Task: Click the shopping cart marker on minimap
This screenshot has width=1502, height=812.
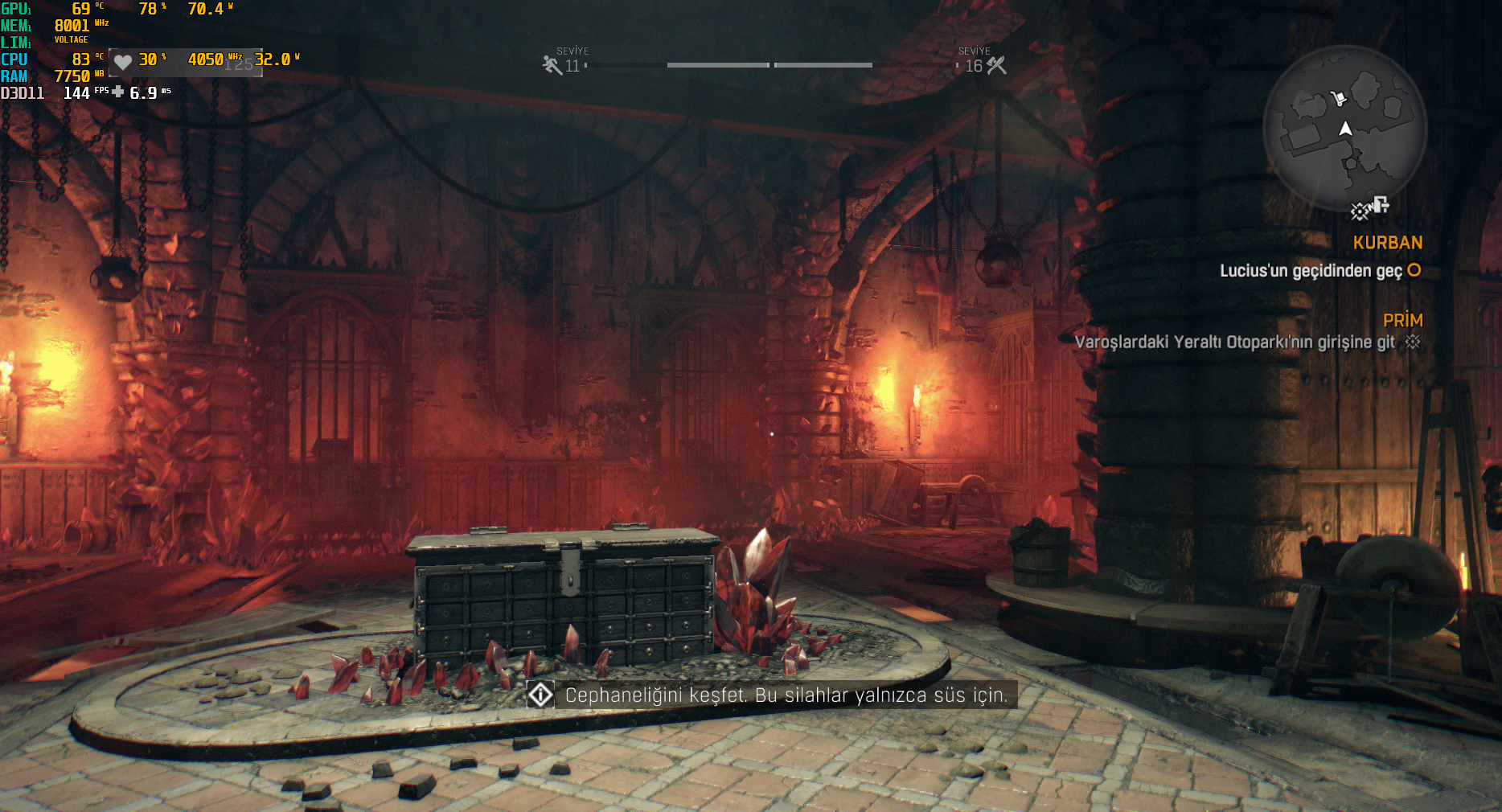Action: (1338, 99)
